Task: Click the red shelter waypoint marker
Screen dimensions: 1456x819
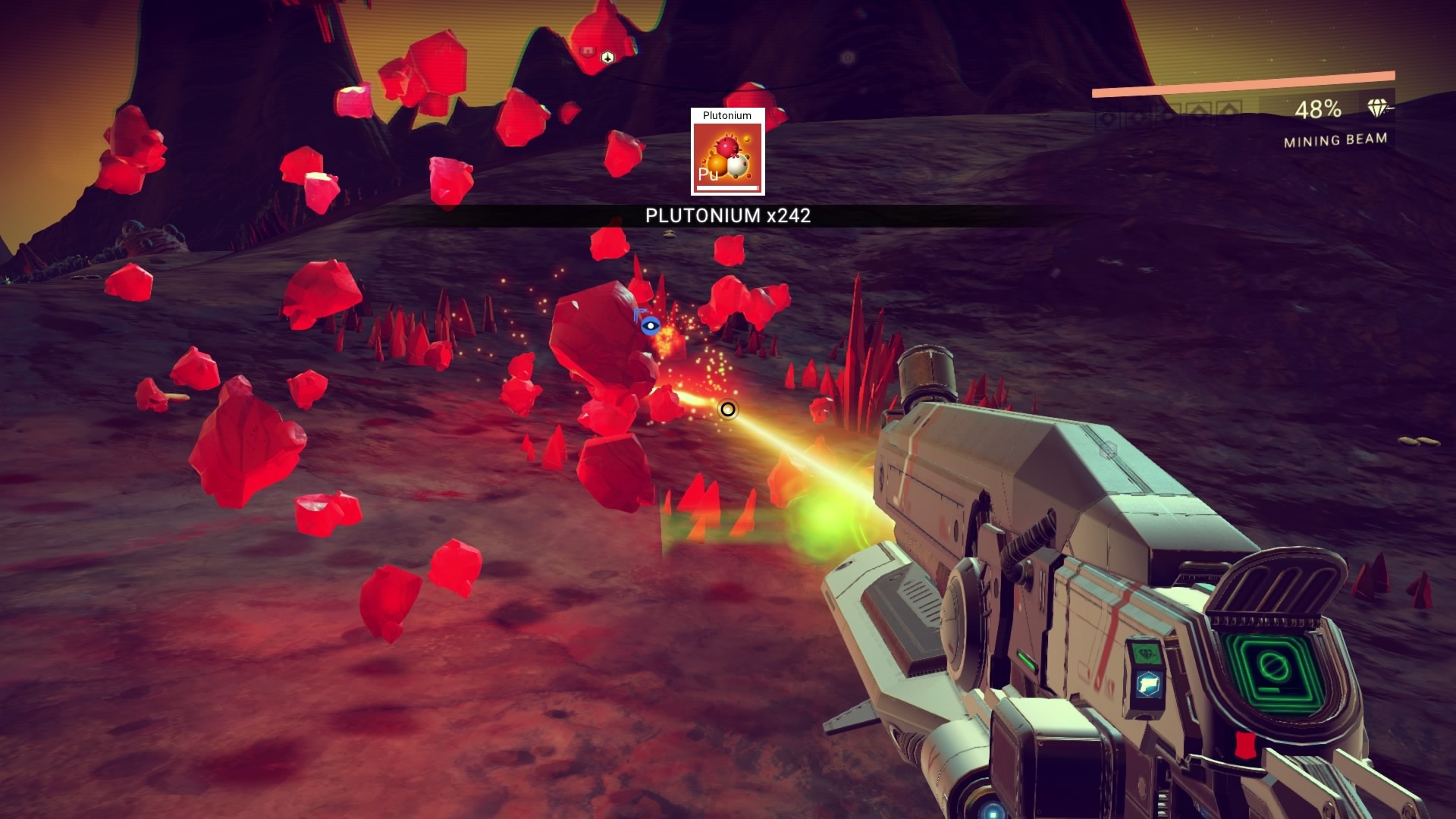Action: click(x=586, y=51)
